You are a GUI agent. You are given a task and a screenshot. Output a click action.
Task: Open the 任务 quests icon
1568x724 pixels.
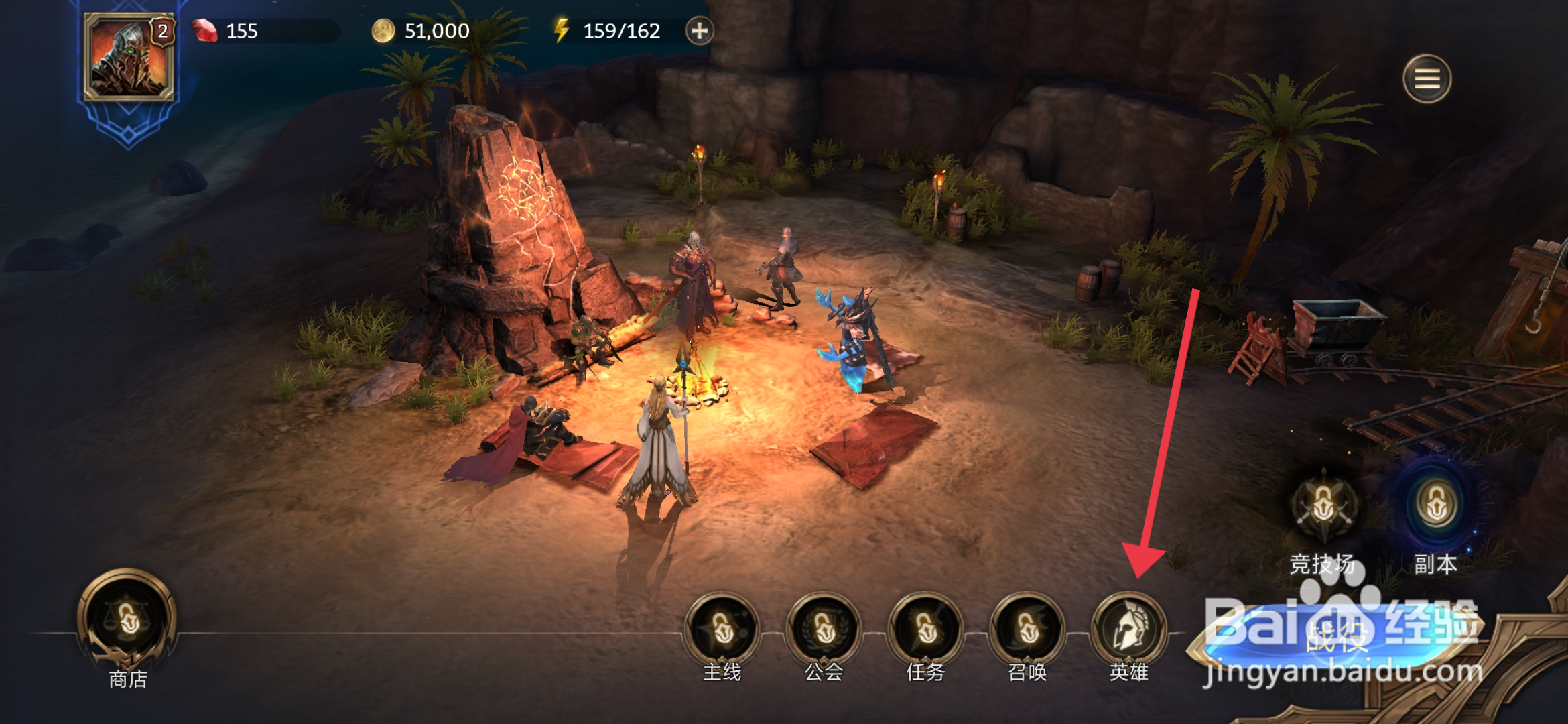pyautogui.click(x=926, y=629)
